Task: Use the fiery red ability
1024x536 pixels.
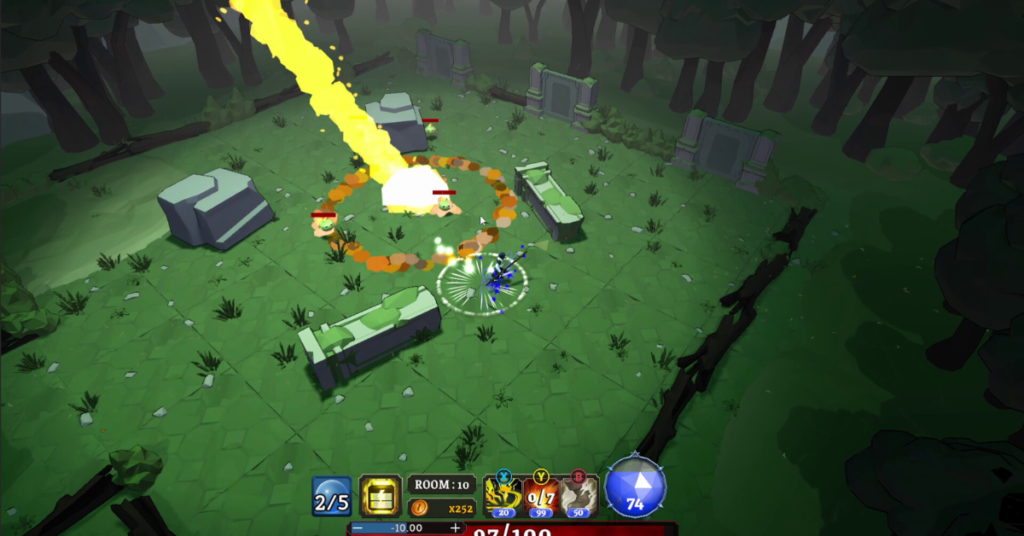Action: pos(541,495)
